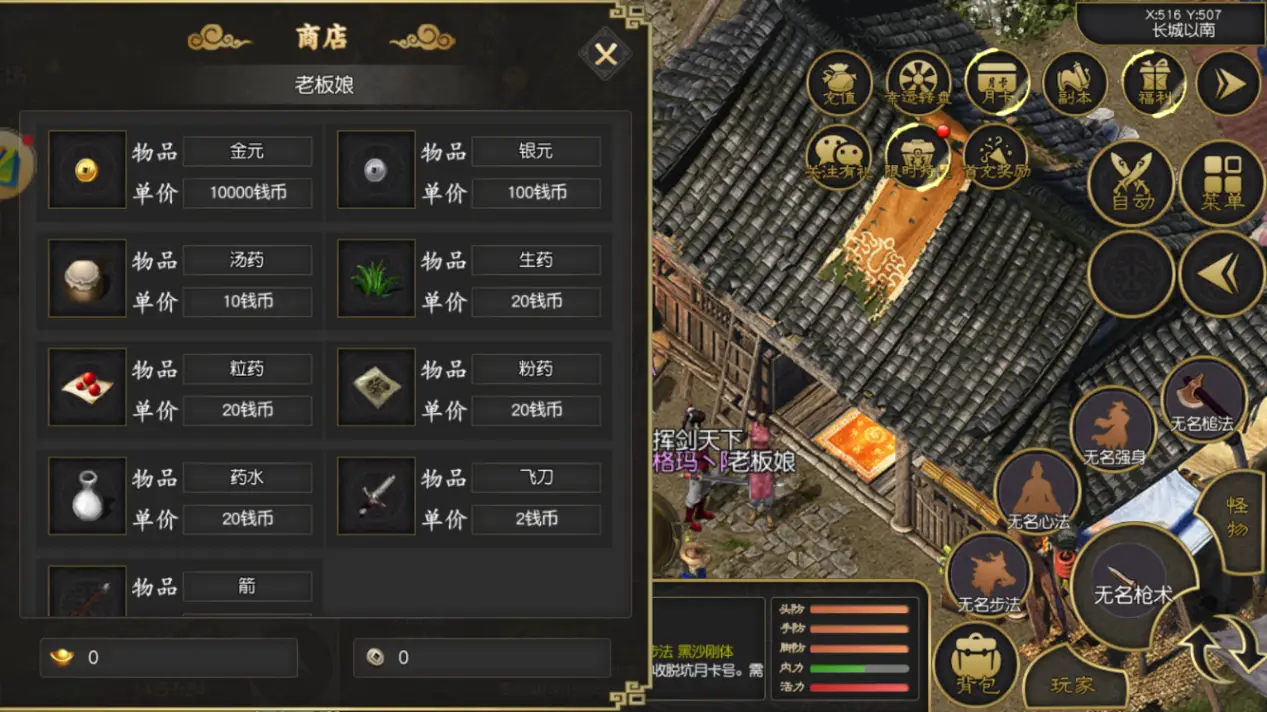1267x712 pixels.
Task: Select the 药水 white bottle item
Action: pos(87,497)
